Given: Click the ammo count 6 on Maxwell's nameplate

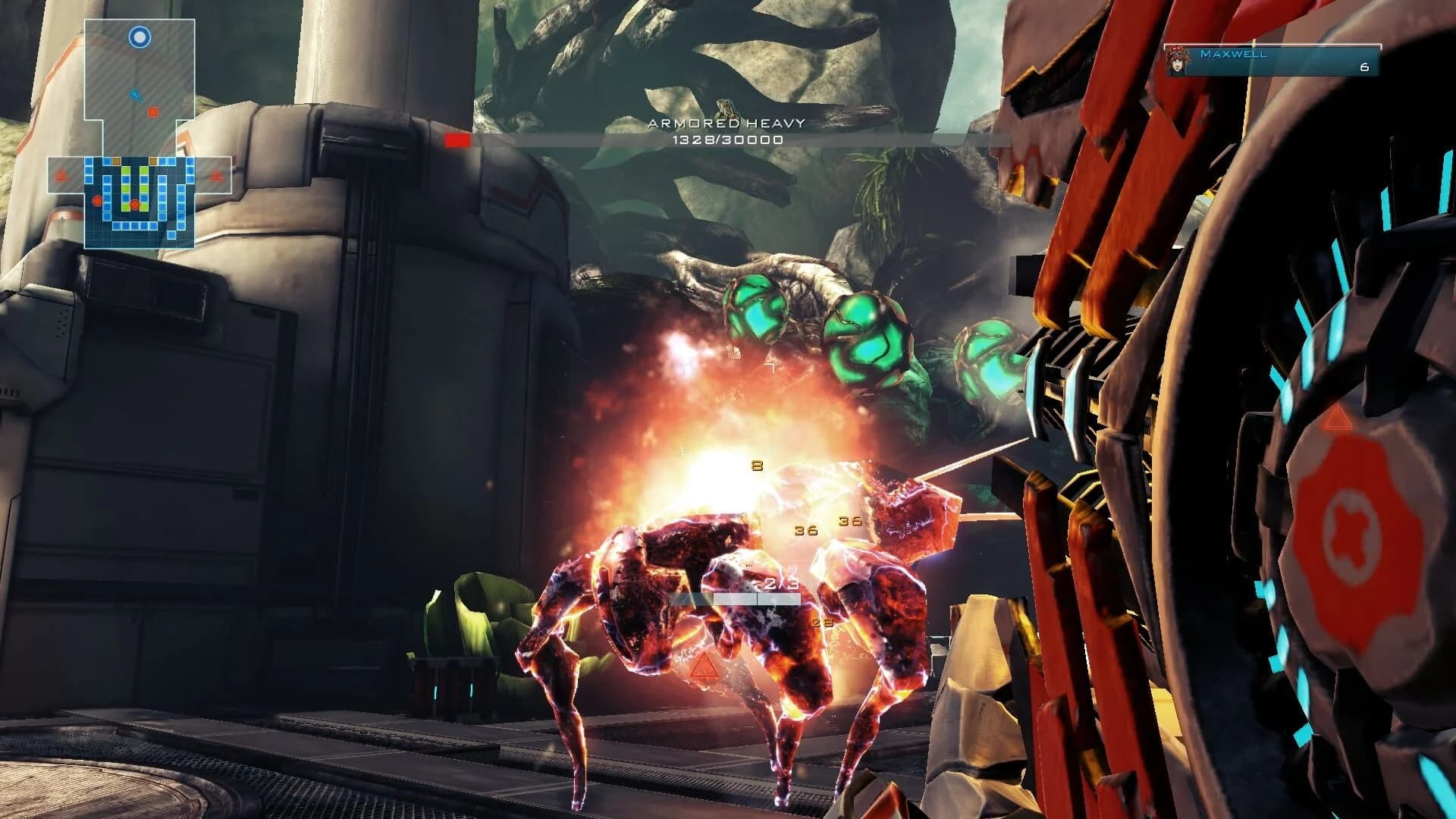Looking at the screenshot, I should coord(1365,67).
